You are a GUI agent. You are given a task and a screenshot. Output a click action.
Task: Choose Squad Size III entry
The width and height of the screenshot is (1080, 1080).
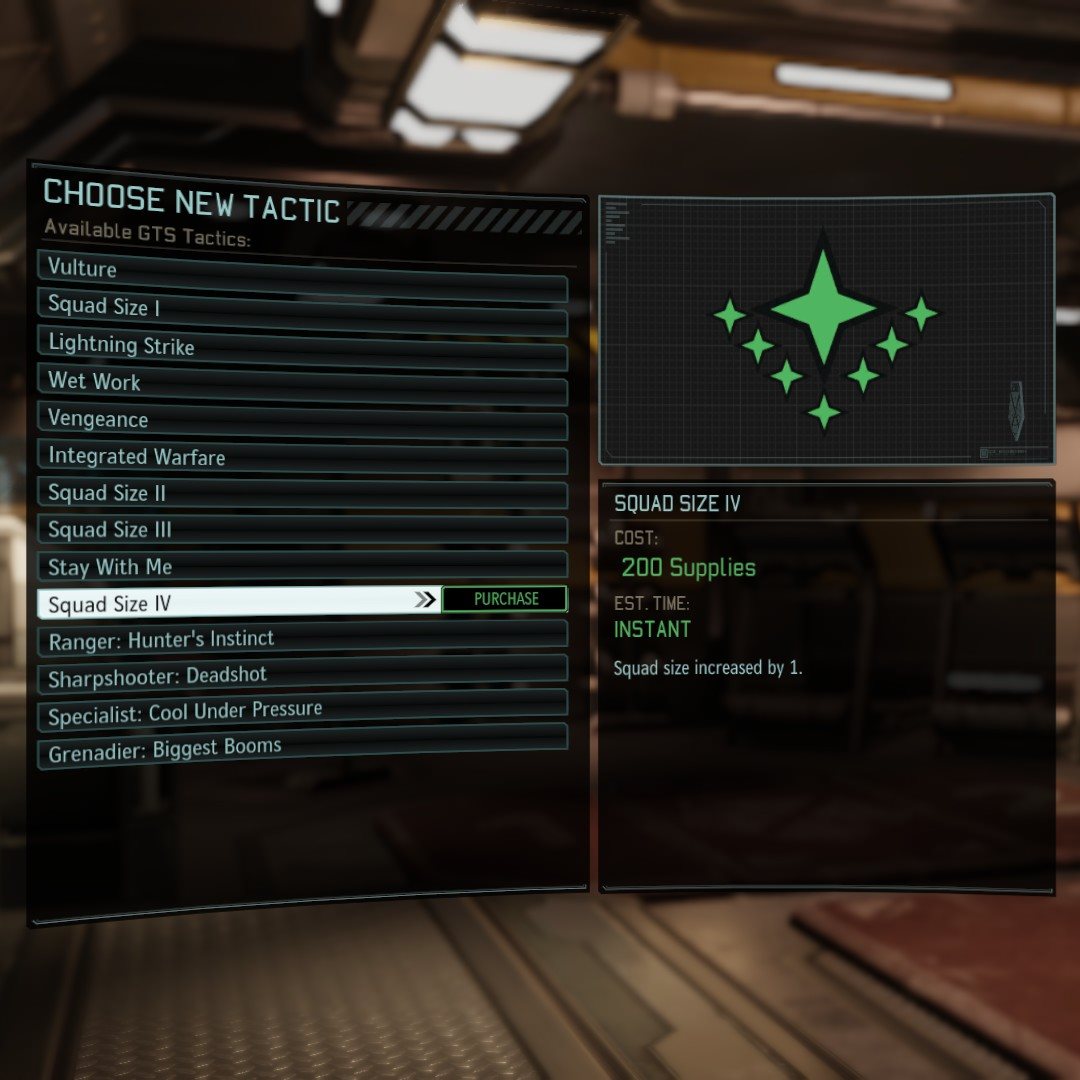pyautogui.click(x=300, y=530)
